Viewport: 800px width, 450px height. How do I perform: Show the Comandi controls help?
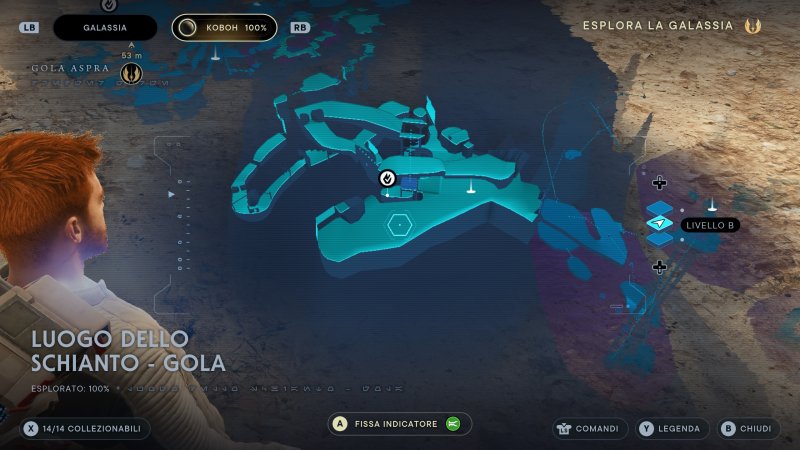(x=590, y=428)
